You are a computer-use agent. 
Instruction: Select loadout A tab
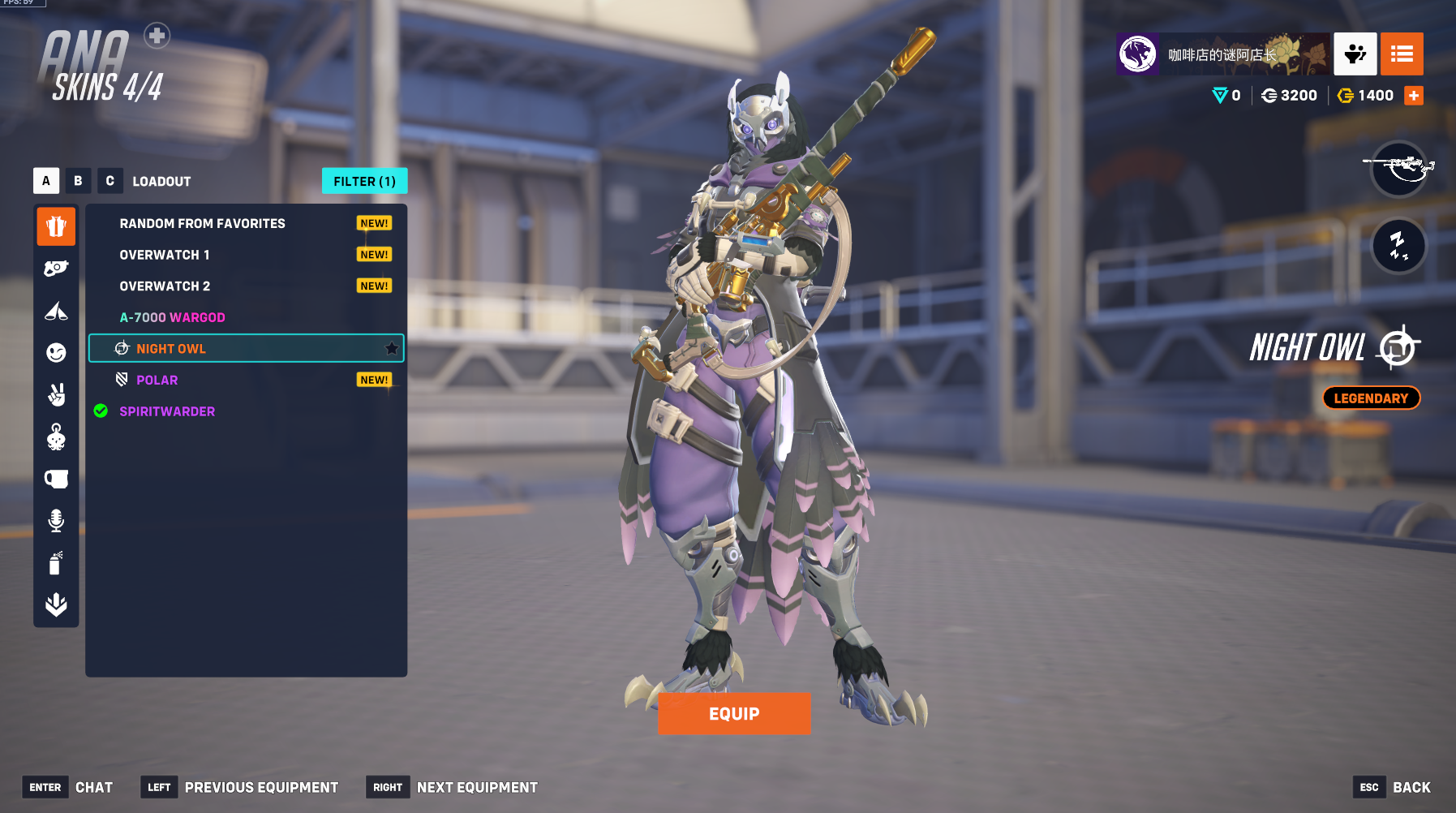46,181
